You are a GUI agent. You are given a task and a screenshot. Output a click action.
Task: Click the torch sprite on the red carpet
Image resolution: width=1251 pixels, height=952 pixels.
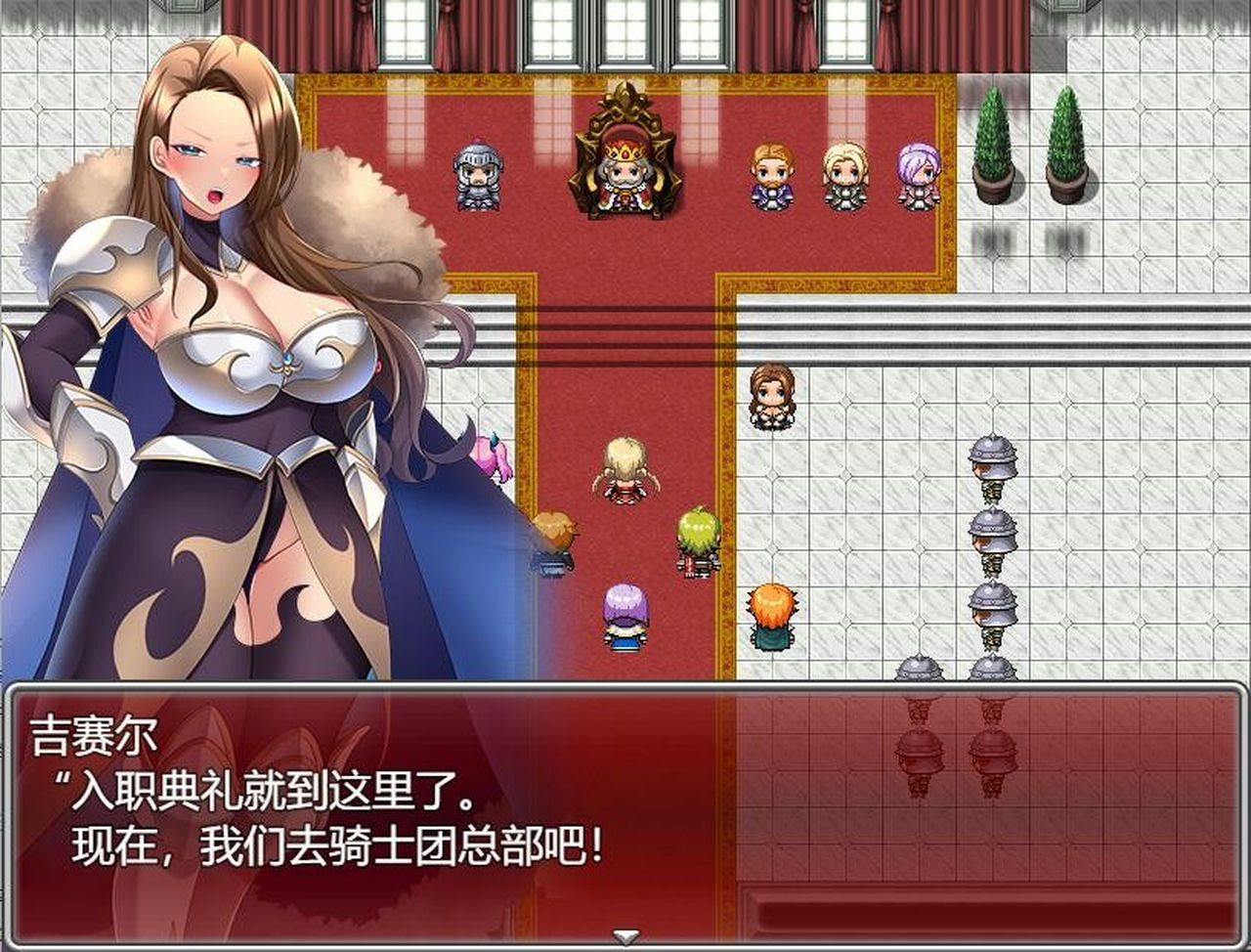[557, 536]
